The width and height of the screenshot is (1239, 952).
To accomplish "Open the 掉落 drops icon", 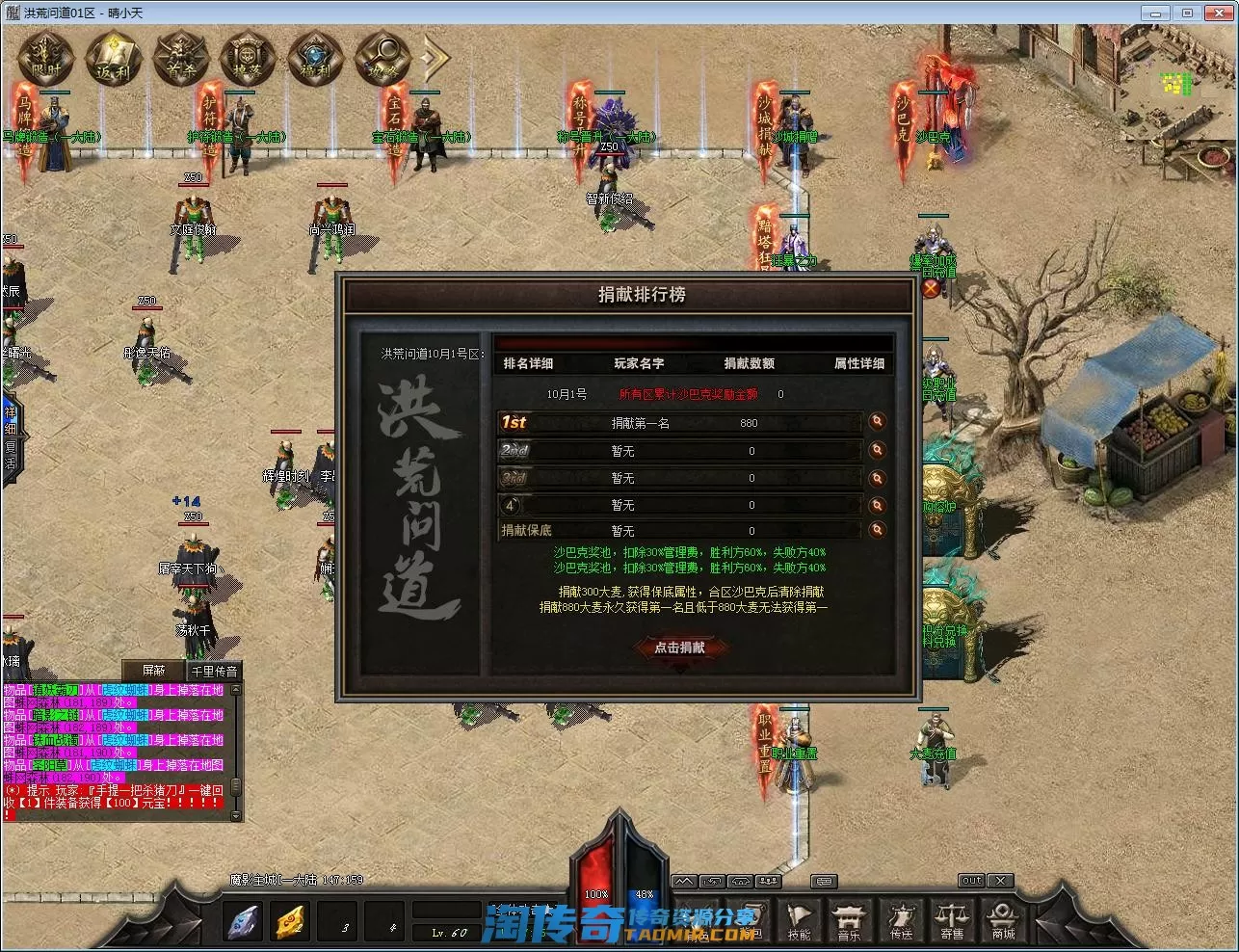I will pyautogui.click(x=248, y=58).
